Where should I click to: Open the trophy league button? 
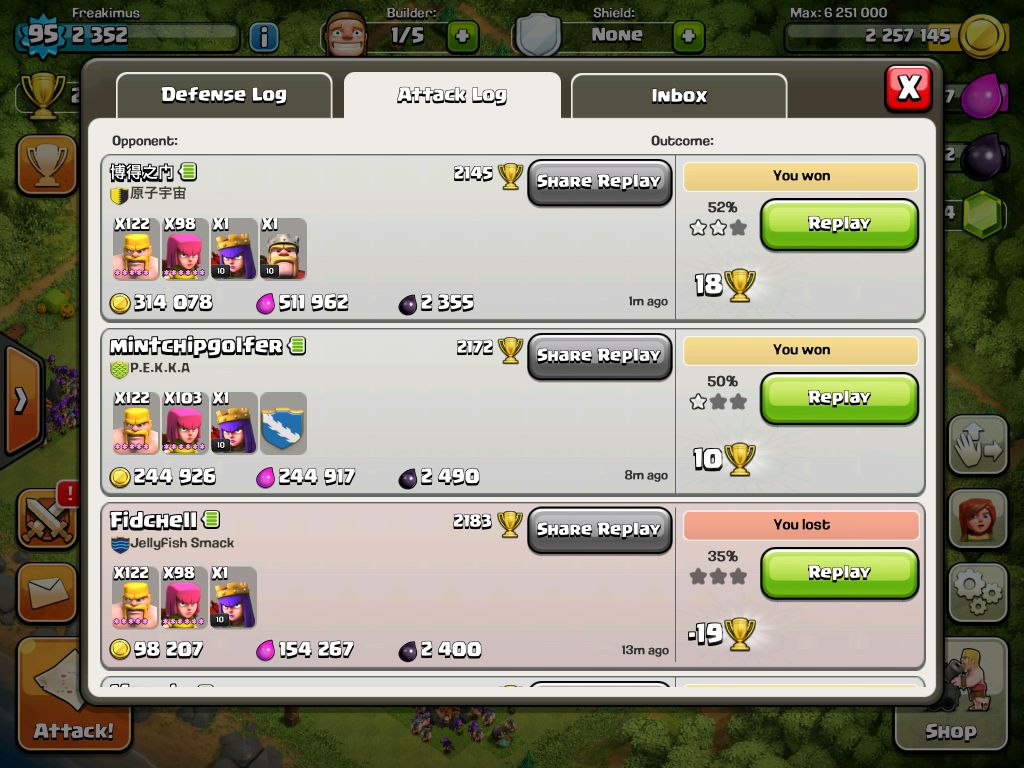tap(46, 165)
